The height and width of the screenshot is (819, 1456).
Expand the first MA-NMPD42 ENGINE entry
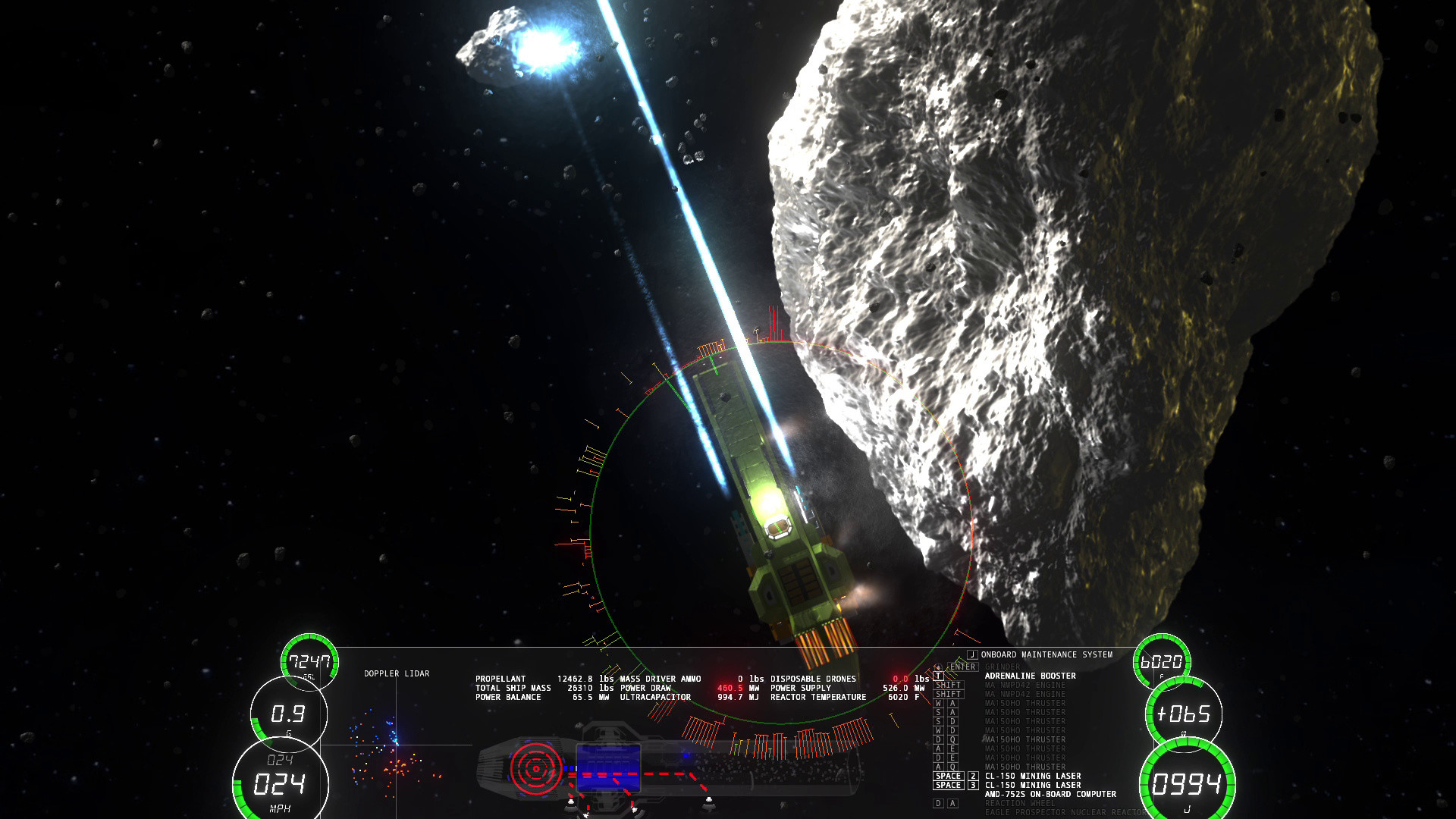click(x=1025, y=684)
